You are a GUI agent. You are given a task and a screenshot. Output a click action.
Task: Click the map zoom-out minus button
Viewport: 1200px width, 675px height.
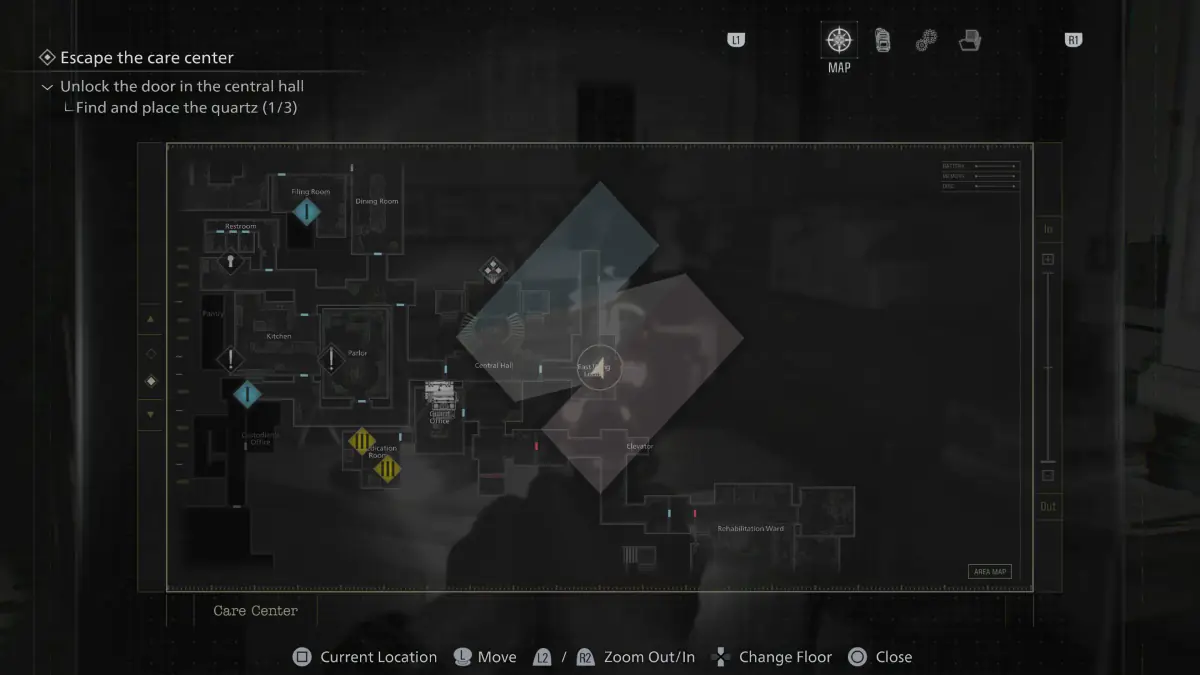coord(1048,476)
